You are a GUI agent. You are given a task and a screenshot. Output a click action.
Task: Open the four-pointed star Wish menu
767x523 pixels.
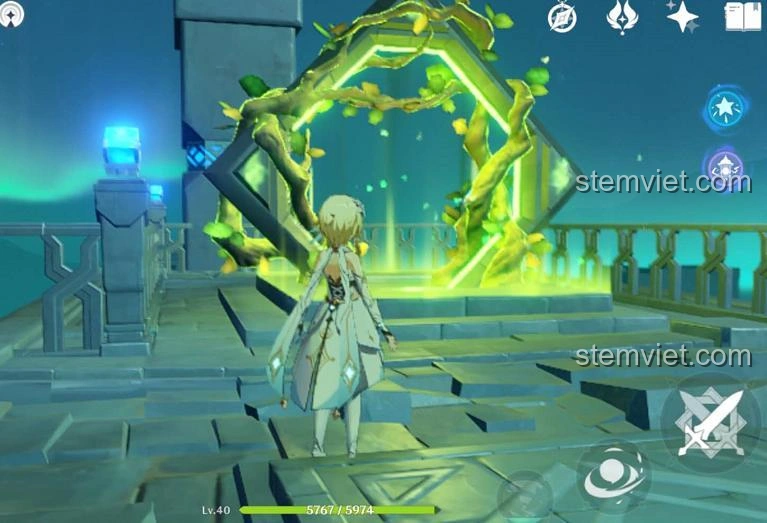[x=683, y=16]
